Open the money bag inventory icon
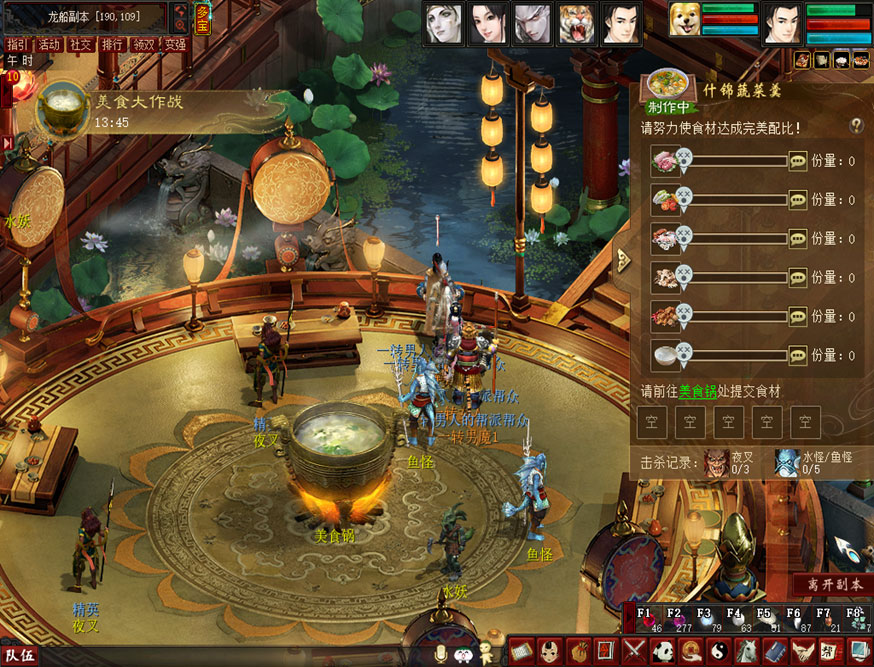 coord(578,651)
